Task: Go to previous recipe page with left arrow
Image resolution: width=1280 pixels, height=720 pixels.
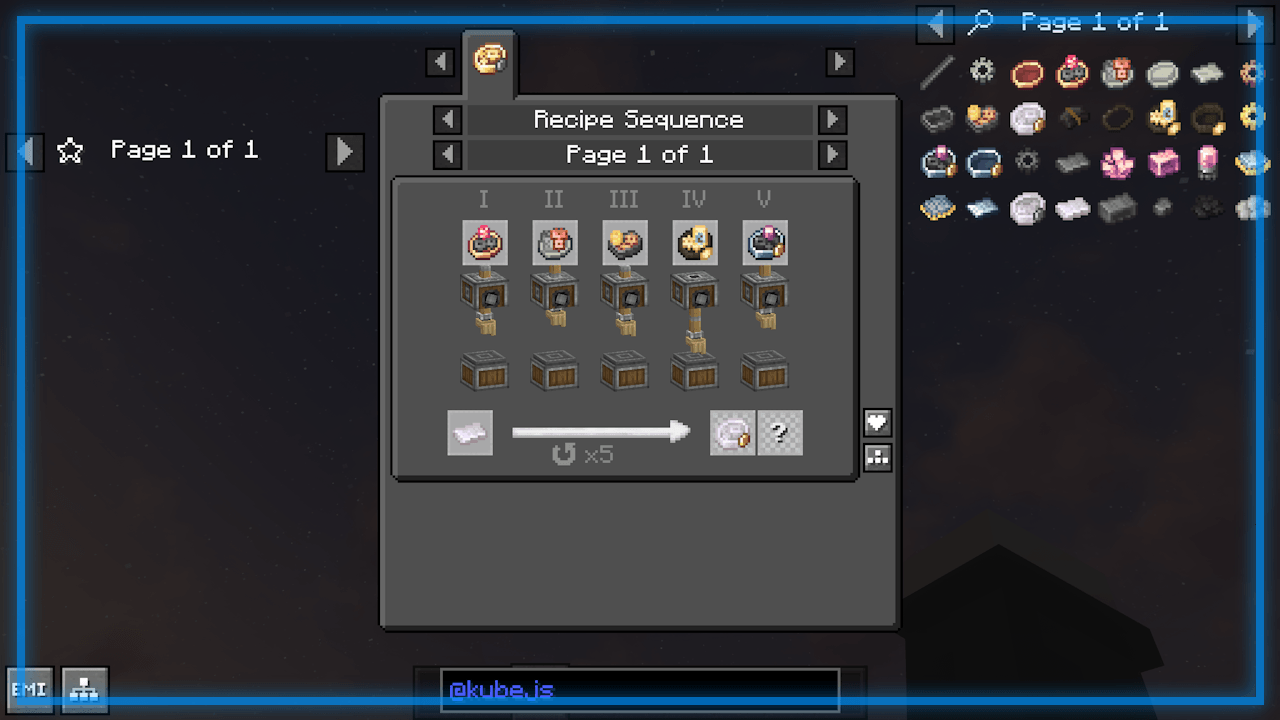Action: [x=447, y=154]
